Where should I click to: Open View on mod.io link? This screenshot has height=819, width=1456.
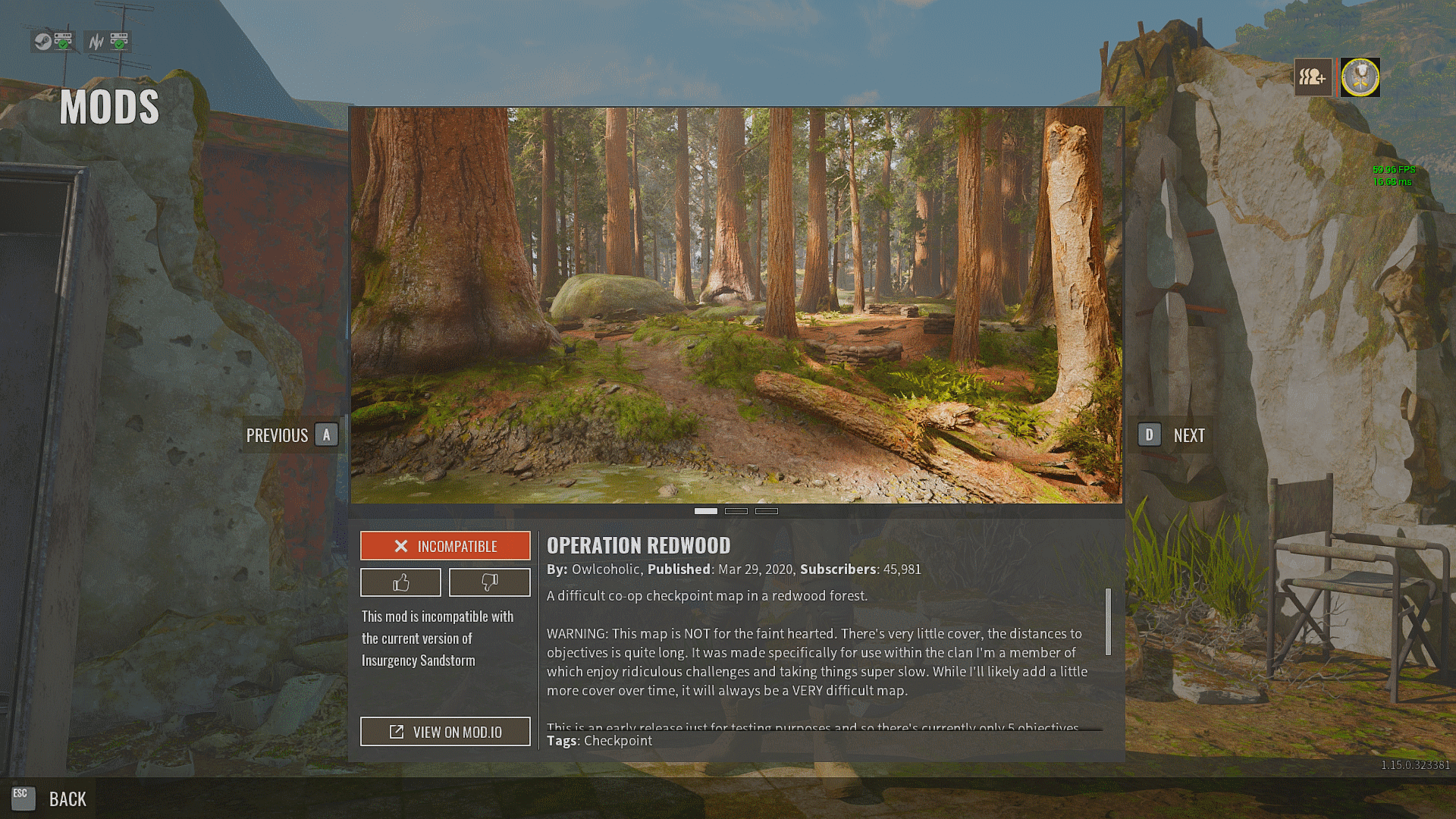(445, 732)
